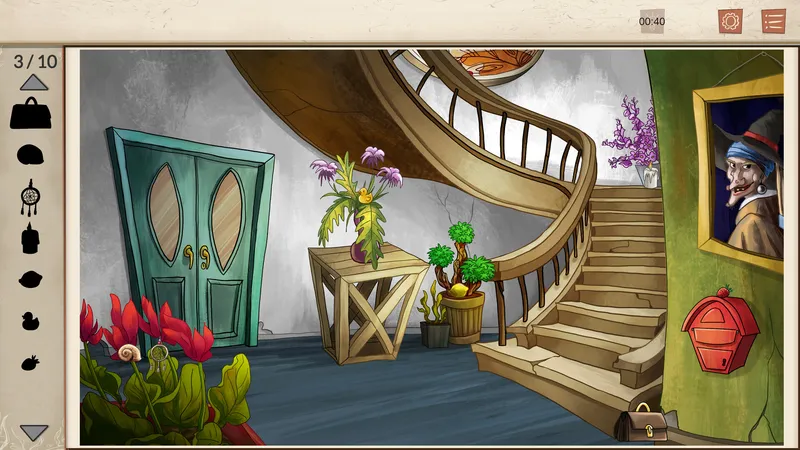
Task: Choose the strawberry silhouette in the item list
Action: coord(31,362)
